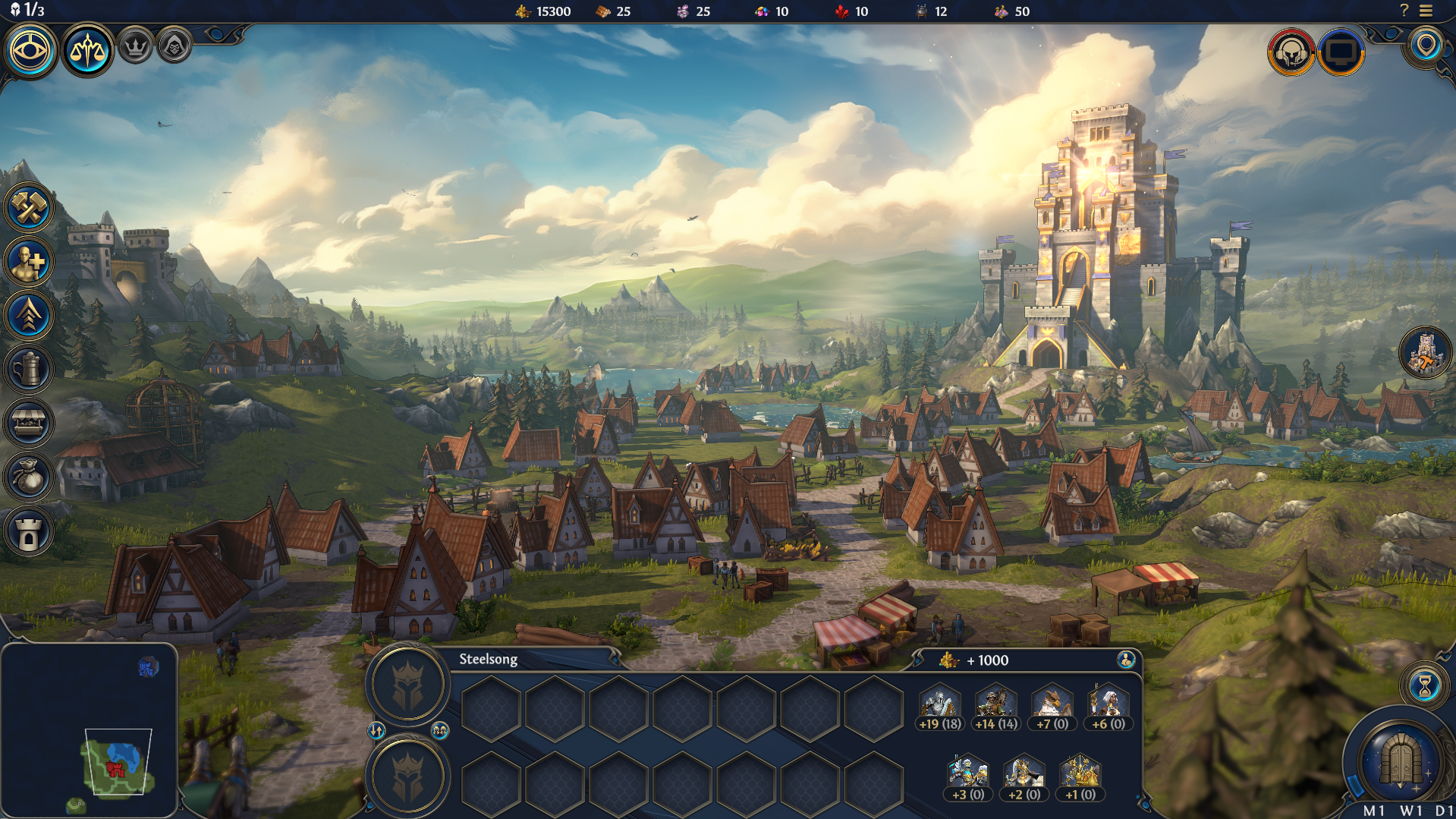Screen dimensions: 1456x819
Task: Leave town via the gate door button
Action: coord(1401,760)
